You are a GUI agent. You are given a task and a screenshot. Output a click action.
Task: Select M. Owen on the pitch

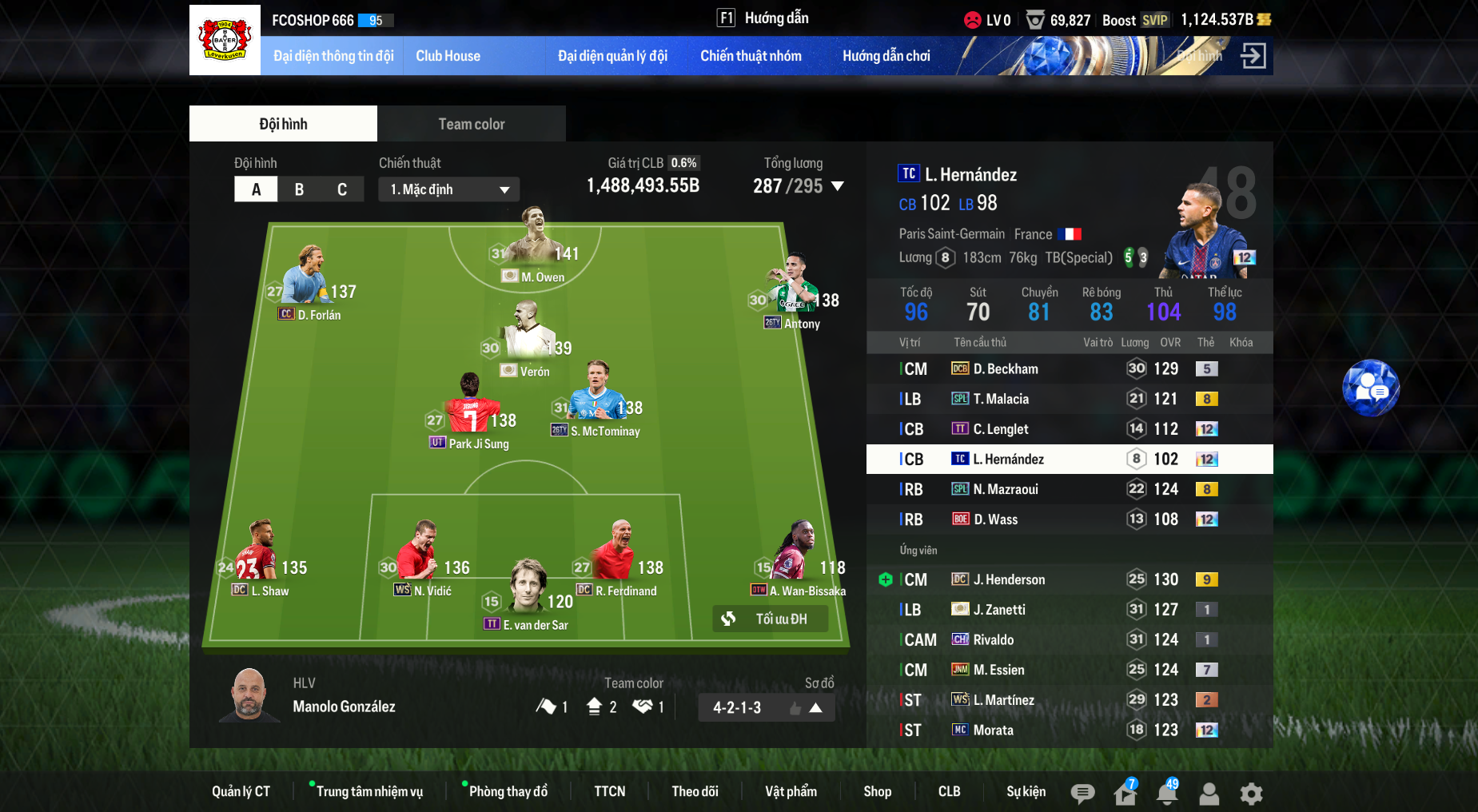[533, 240]
